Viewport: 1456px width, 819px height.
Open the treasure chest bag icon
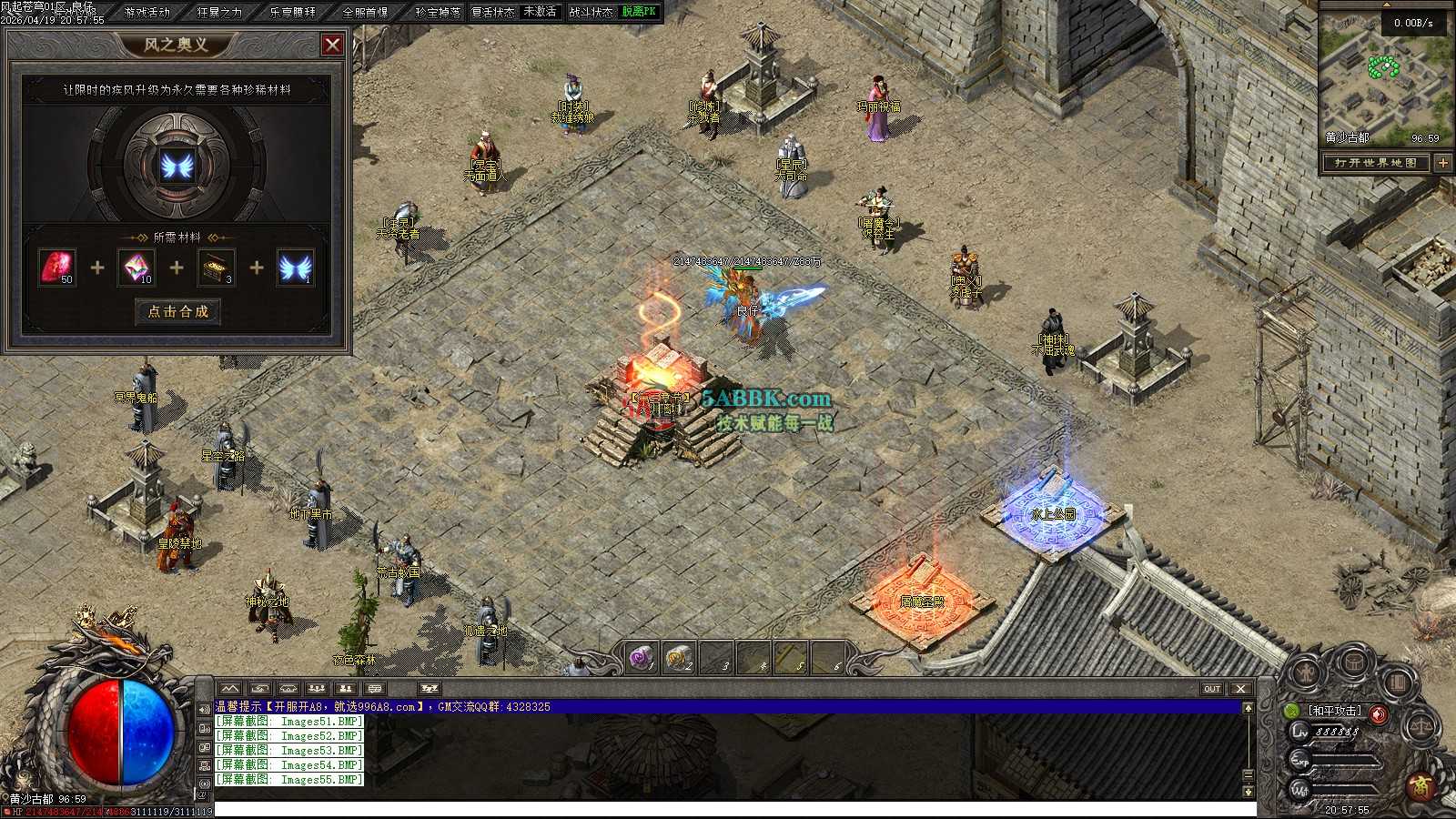[x=1355, y=663]
